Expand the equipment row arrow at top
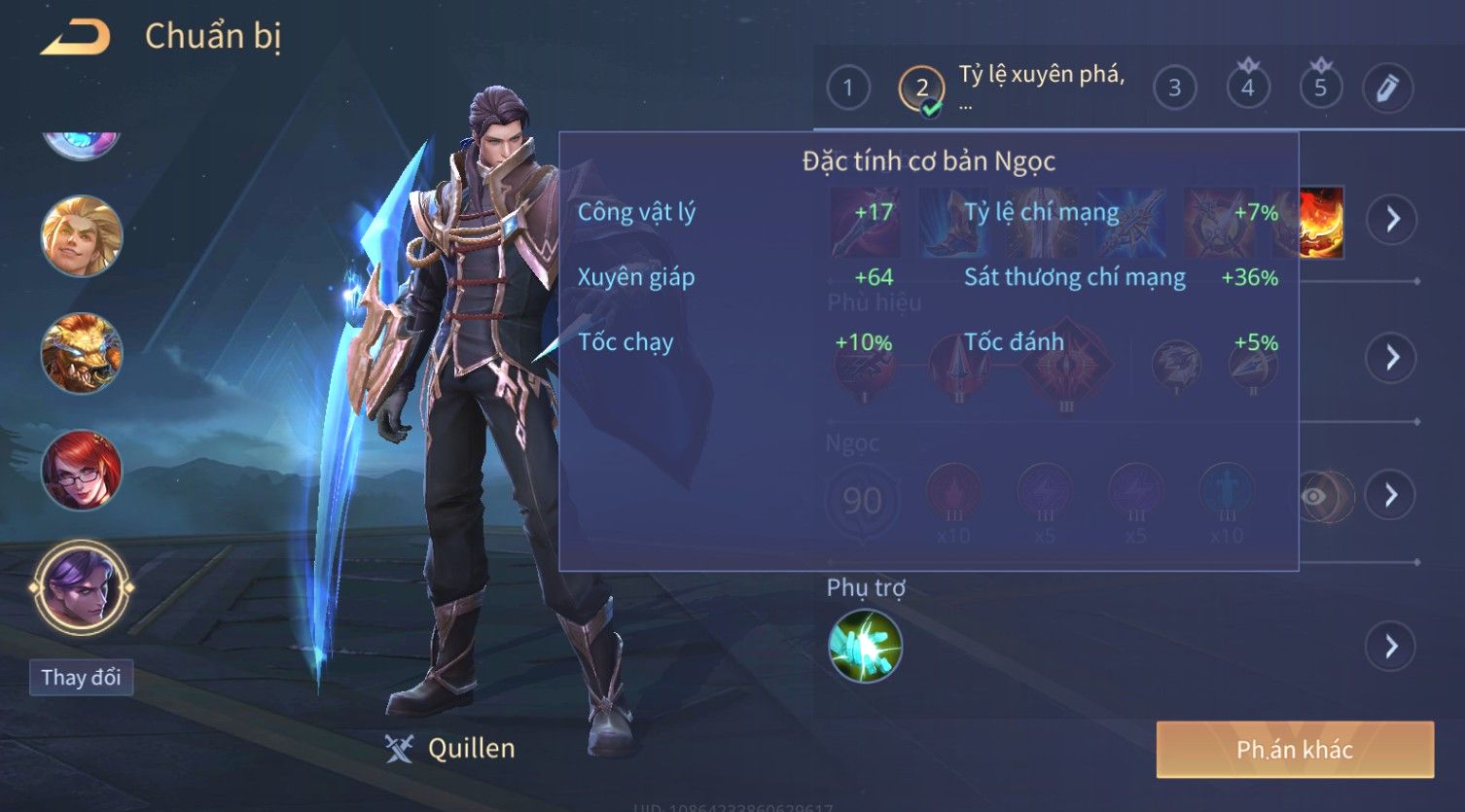Screen dimensions: 1465x812 [x=1391, y=219]
